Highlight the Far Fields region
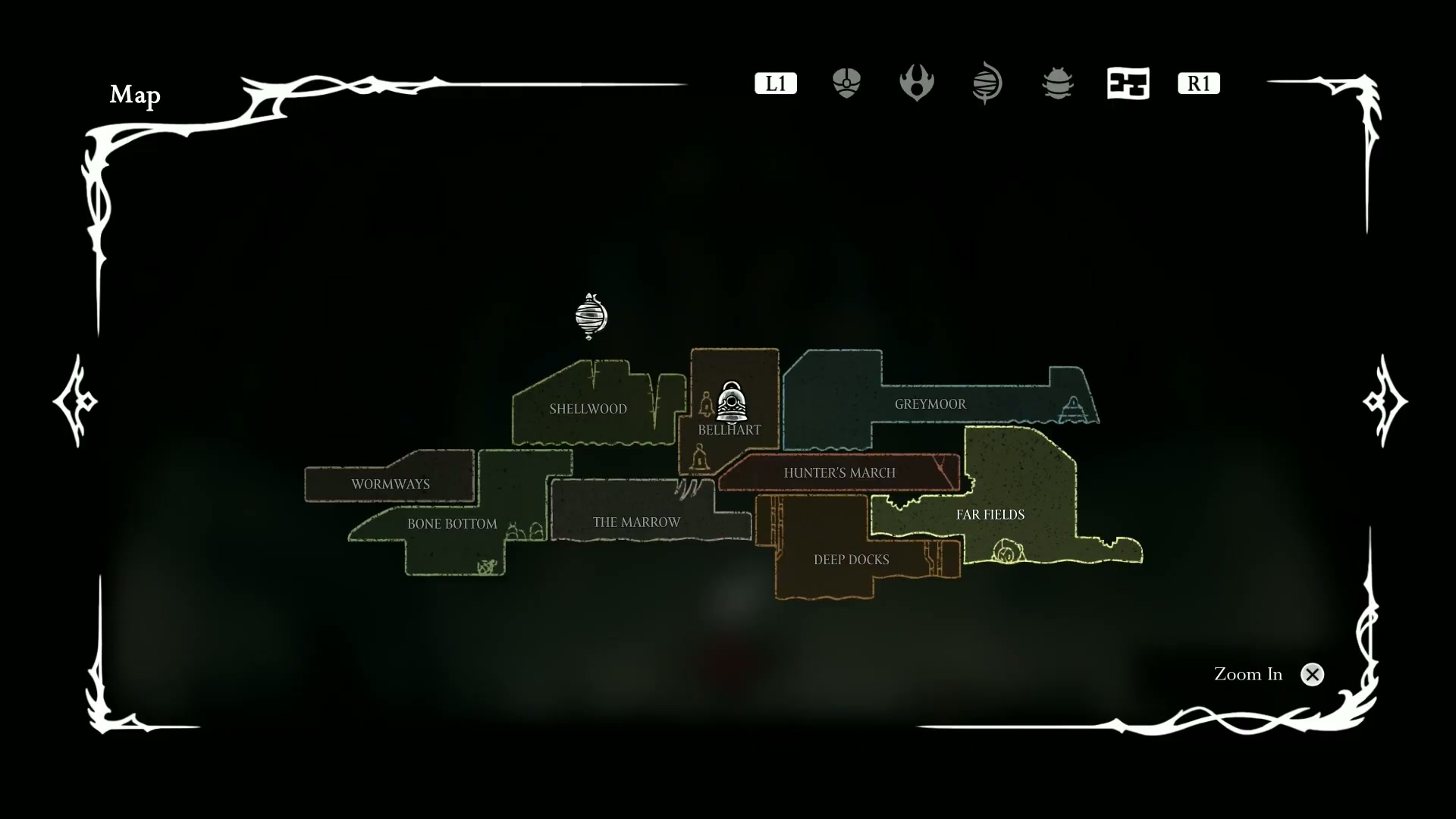1456x819 pixels. (990, 514)
